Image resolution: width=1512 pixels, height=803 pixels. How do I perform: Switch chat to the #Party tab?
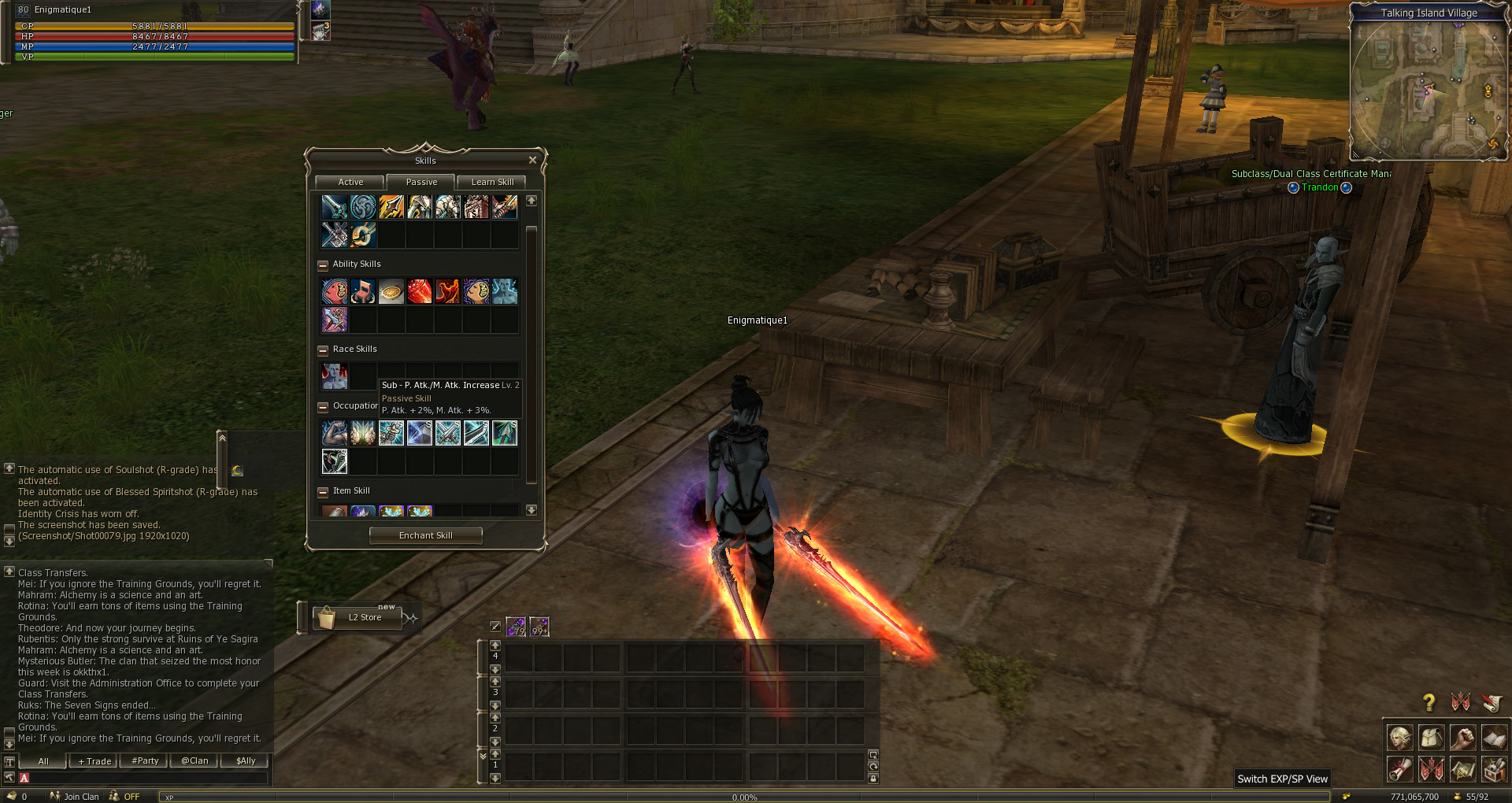tap(145, 761)
